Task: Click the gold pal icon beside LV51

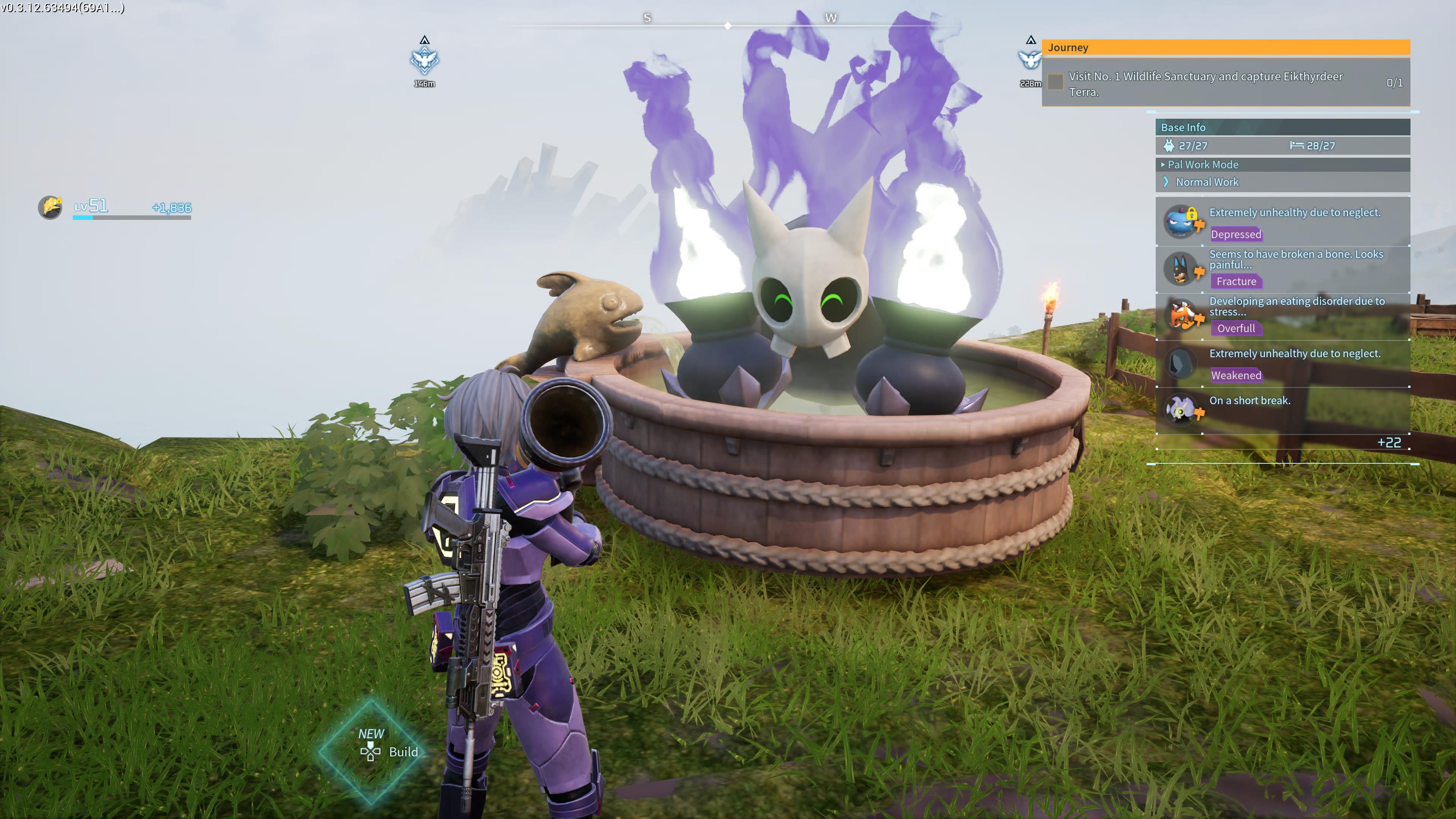Action: click(50, 207)
